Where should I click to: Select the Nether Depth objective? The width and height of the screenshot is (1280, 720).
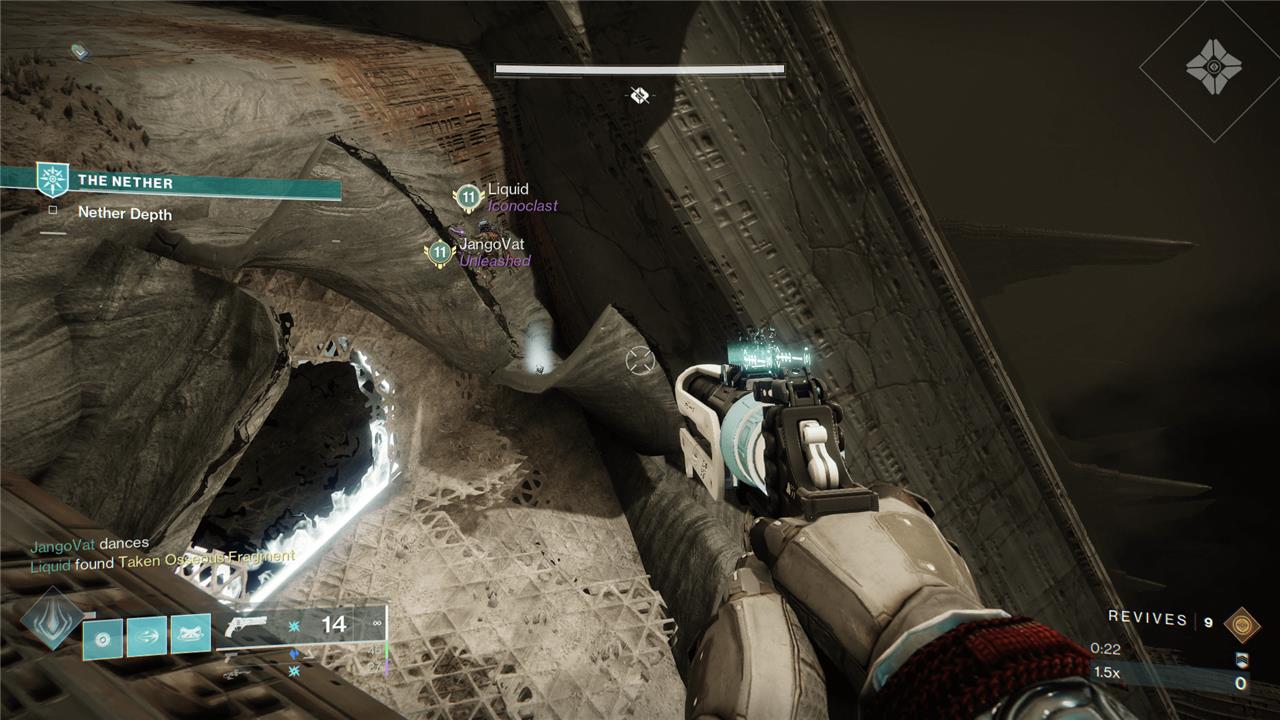click(x=124, y=213)
